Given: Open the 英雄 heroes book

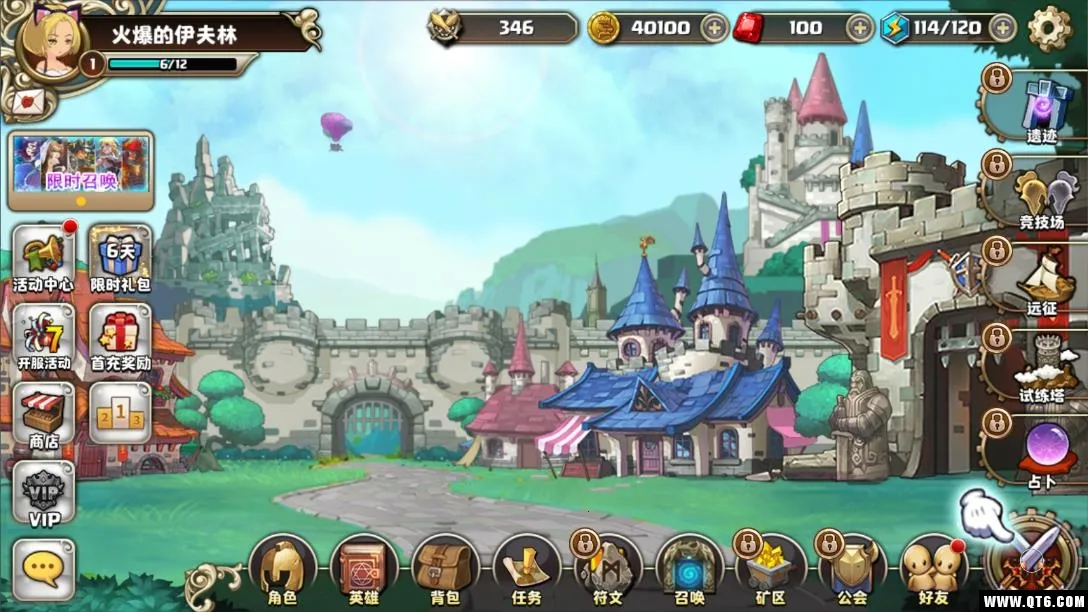Looking at the screenshot, I should point(364,572).
